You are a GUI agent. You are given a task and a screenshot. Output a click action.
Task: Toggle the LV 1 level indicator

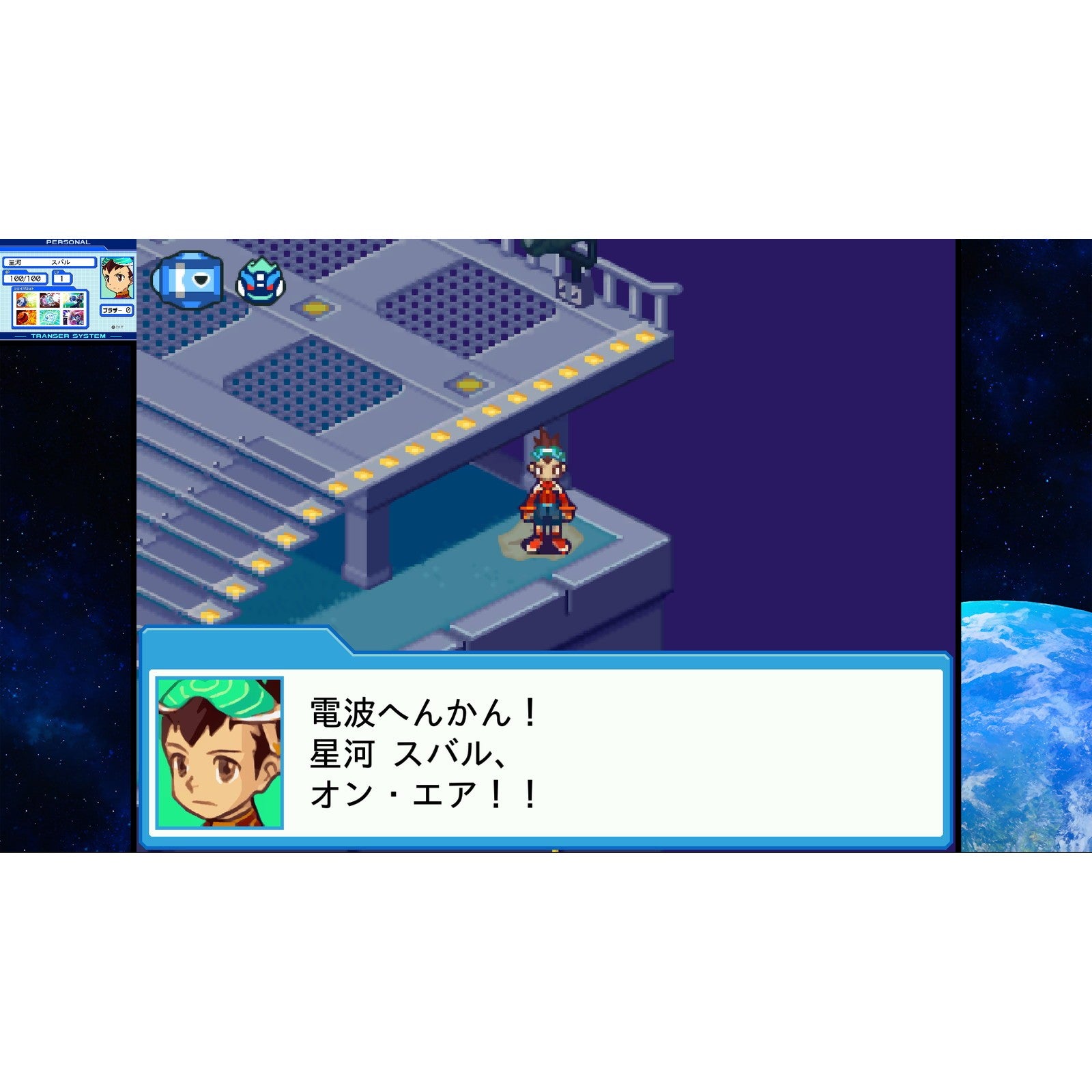coord(61,278)
